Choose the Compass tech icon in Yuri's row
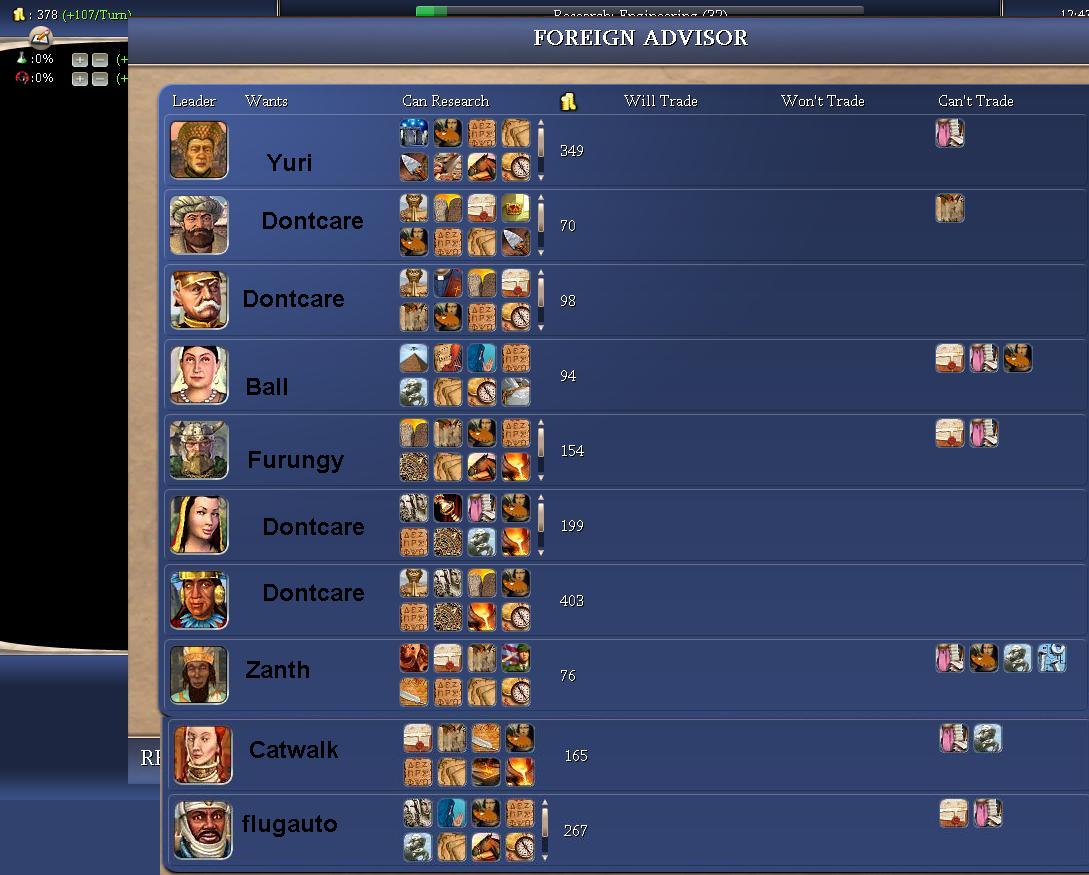This screenshot has width=1089, height=875. pyautogui.click(x=516, y=166)
